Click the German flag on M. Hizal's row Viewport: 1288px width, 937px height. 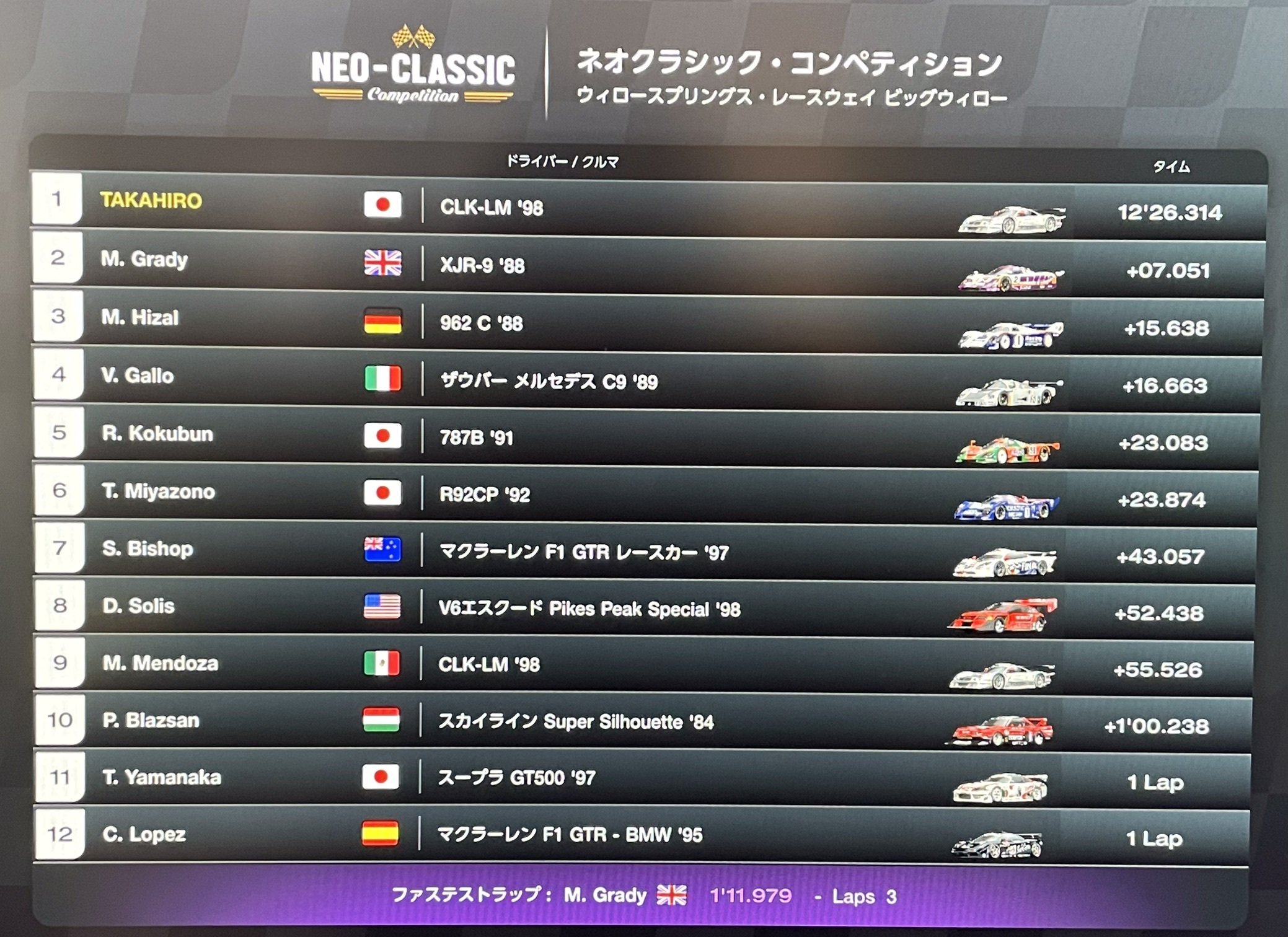384,323
